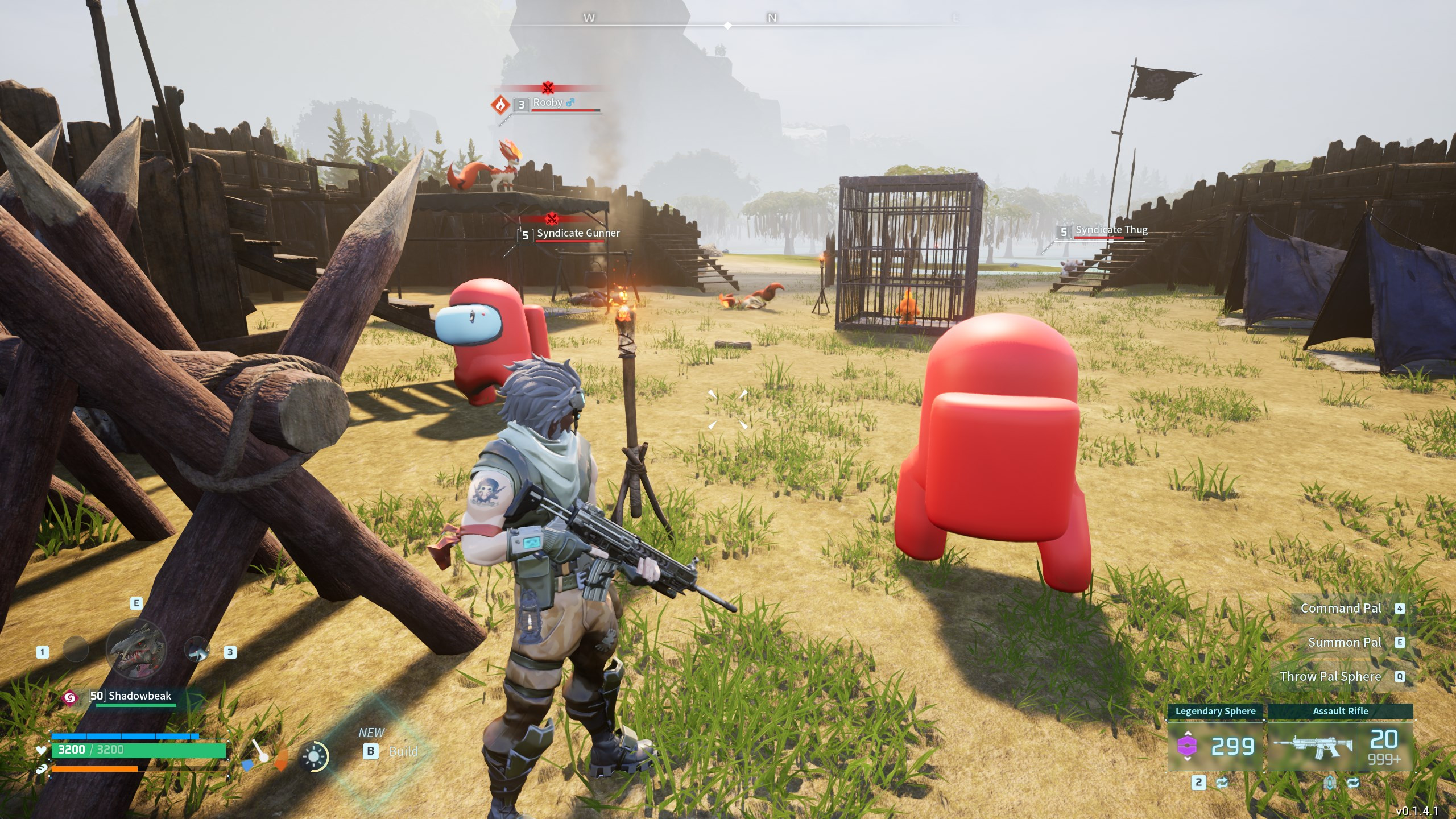Viewport: 1456px width, 819px height.
Task: Click the purple Legendary Sphere icon
Action: tap(1187, 746)
